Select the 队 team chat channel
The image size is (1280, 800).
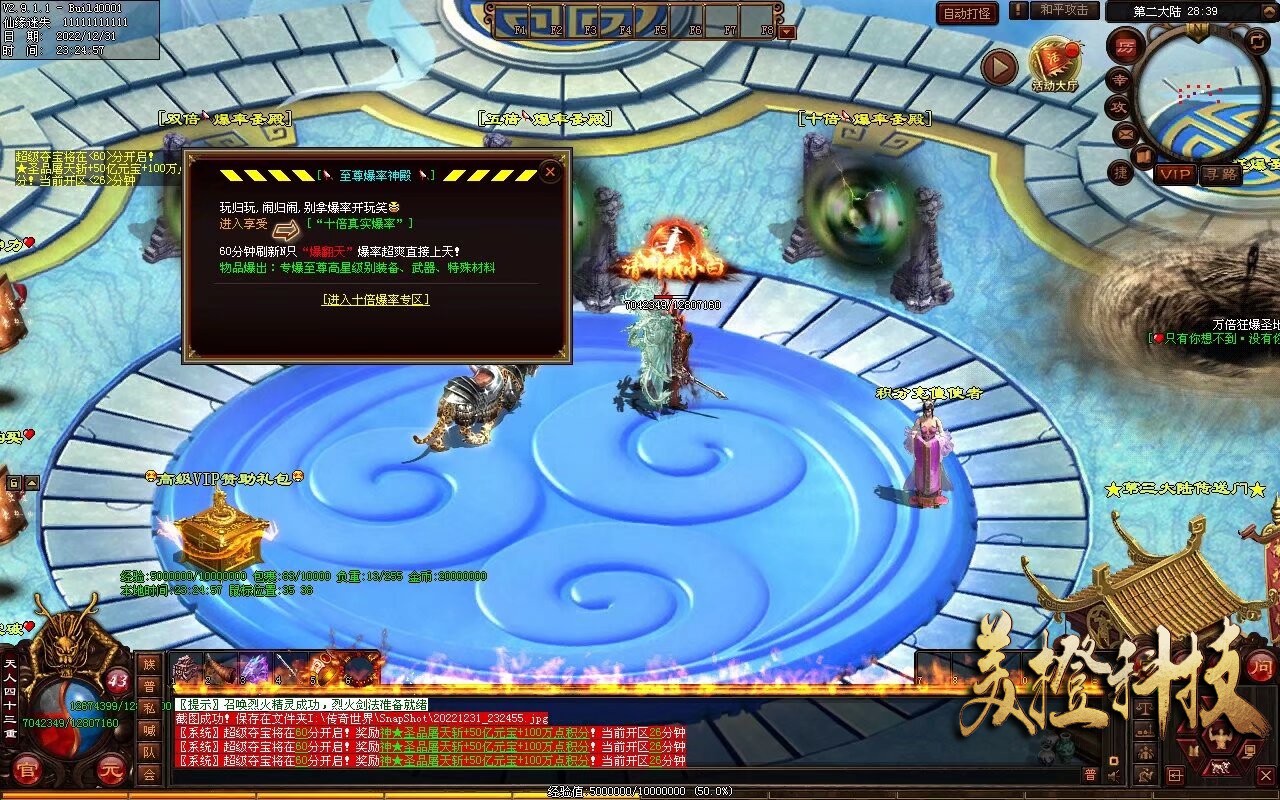click(149, 752)
